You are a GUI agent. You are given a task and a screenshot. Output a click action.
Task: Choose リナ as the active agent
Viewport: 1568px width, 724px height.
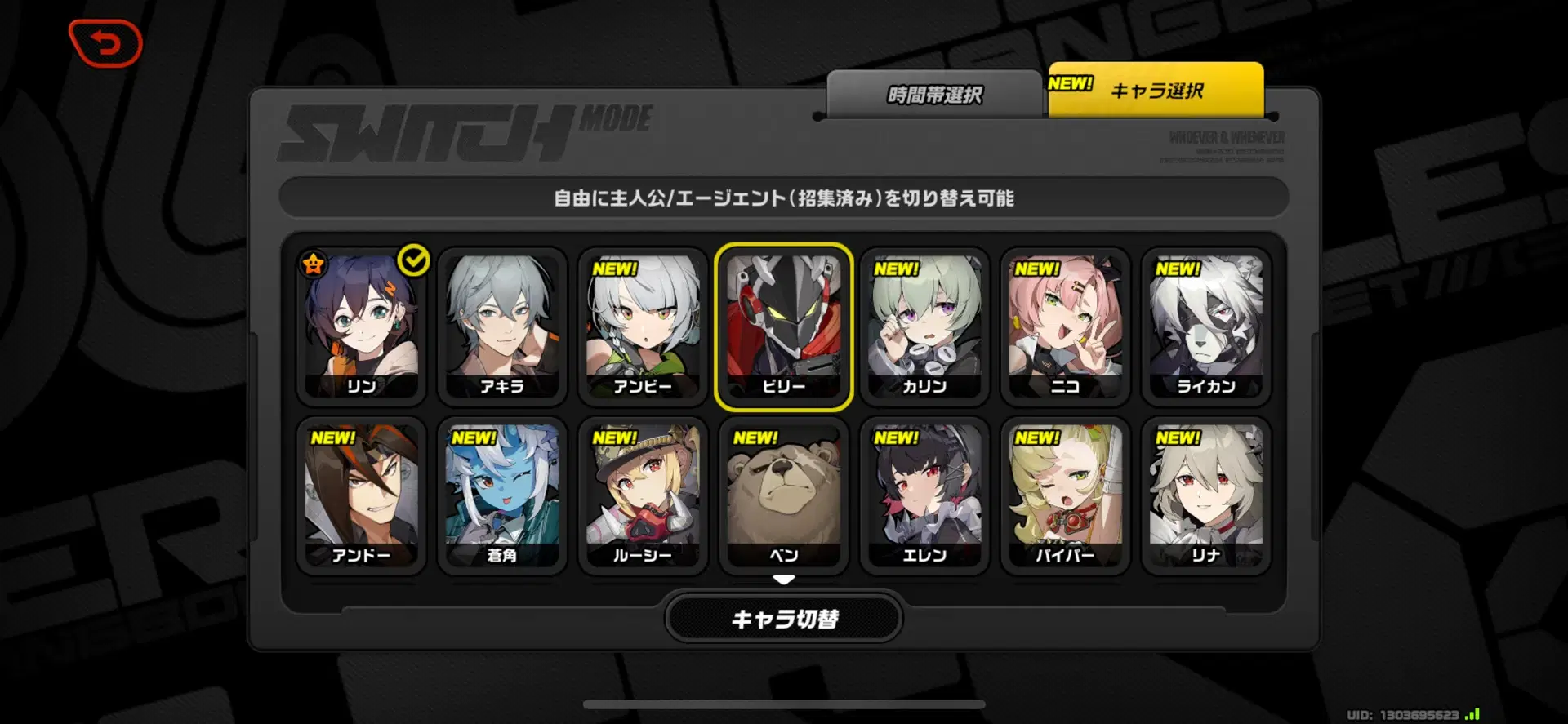pyautogui.click(x=1206, y=496)
